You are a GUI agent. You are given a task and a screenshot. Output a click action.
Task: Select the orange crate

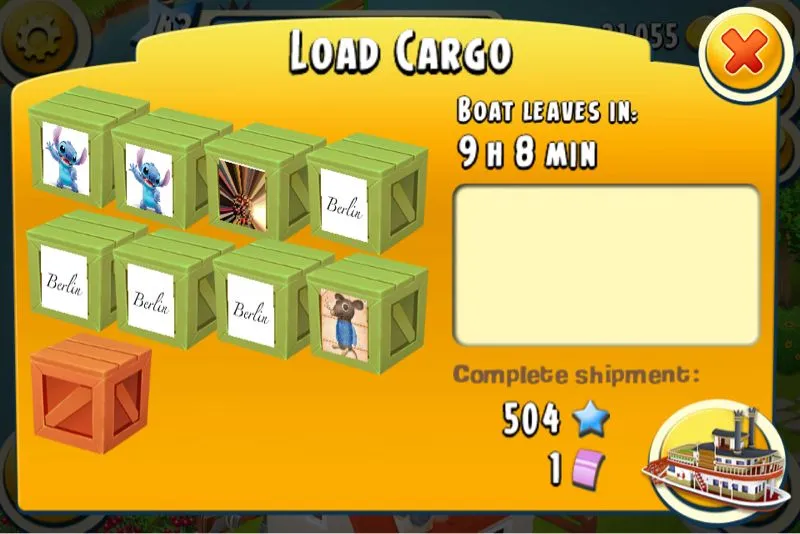(89, 396)
